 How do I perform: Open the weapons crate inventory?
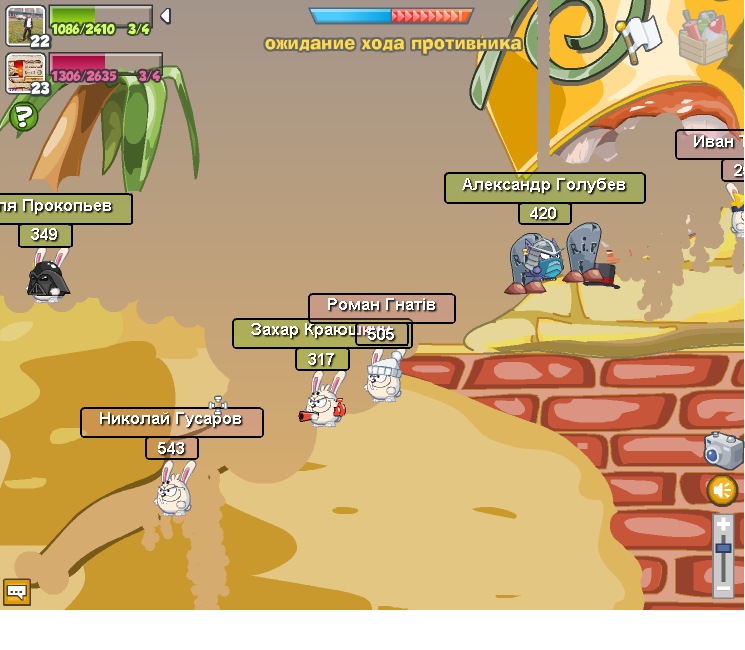point(703,38)
